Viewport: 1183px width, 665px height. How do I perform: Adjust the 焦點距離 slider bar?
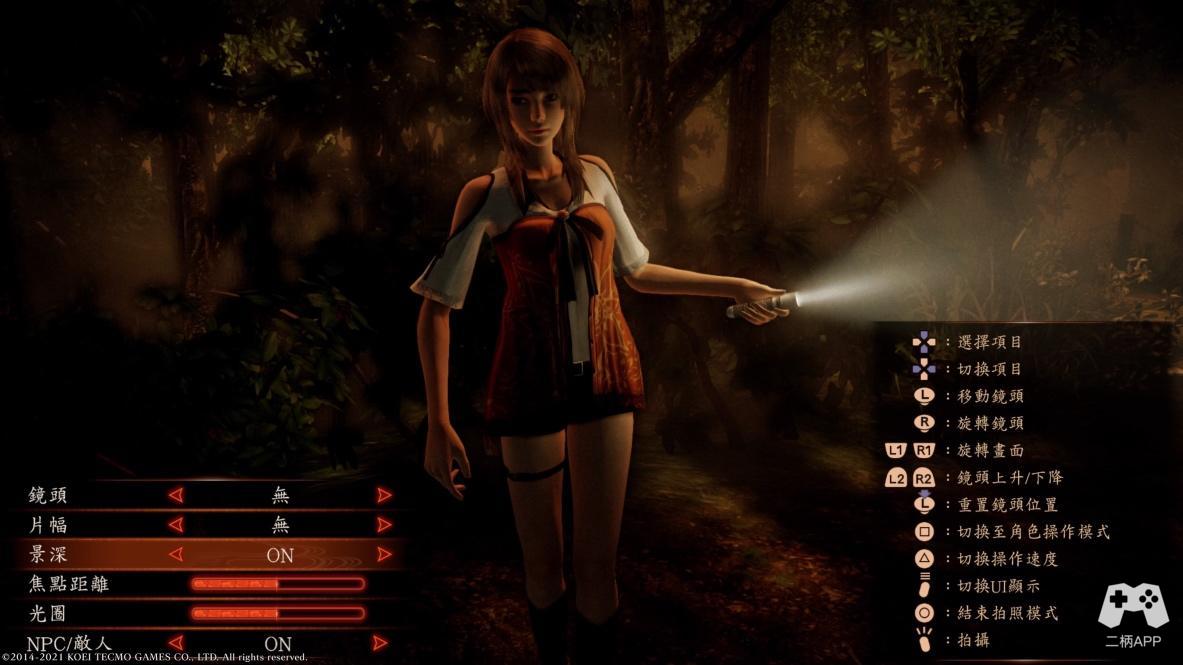(x=278, y=584)
